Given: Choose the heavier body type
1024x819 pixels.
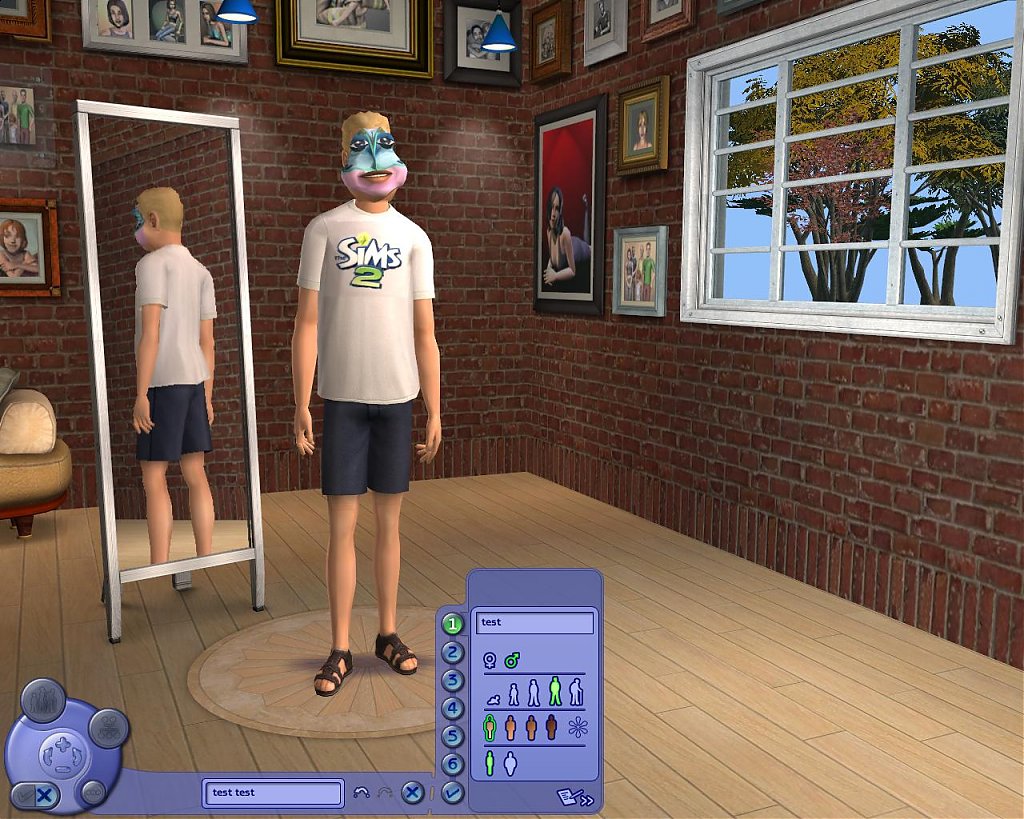Looking at the screenshot, I should click(x=510, y=763).
